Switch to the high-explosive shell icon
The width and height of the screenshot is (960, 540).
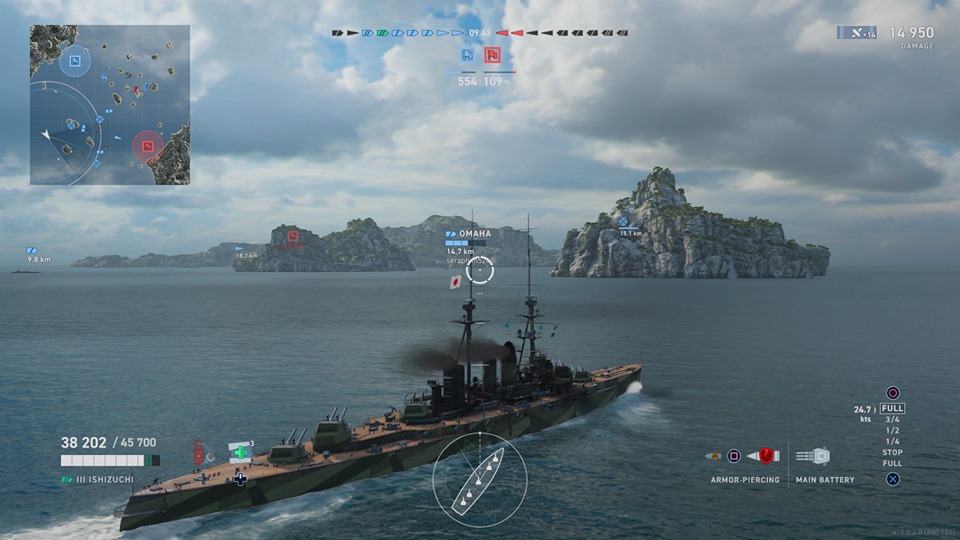click(712, 456)
